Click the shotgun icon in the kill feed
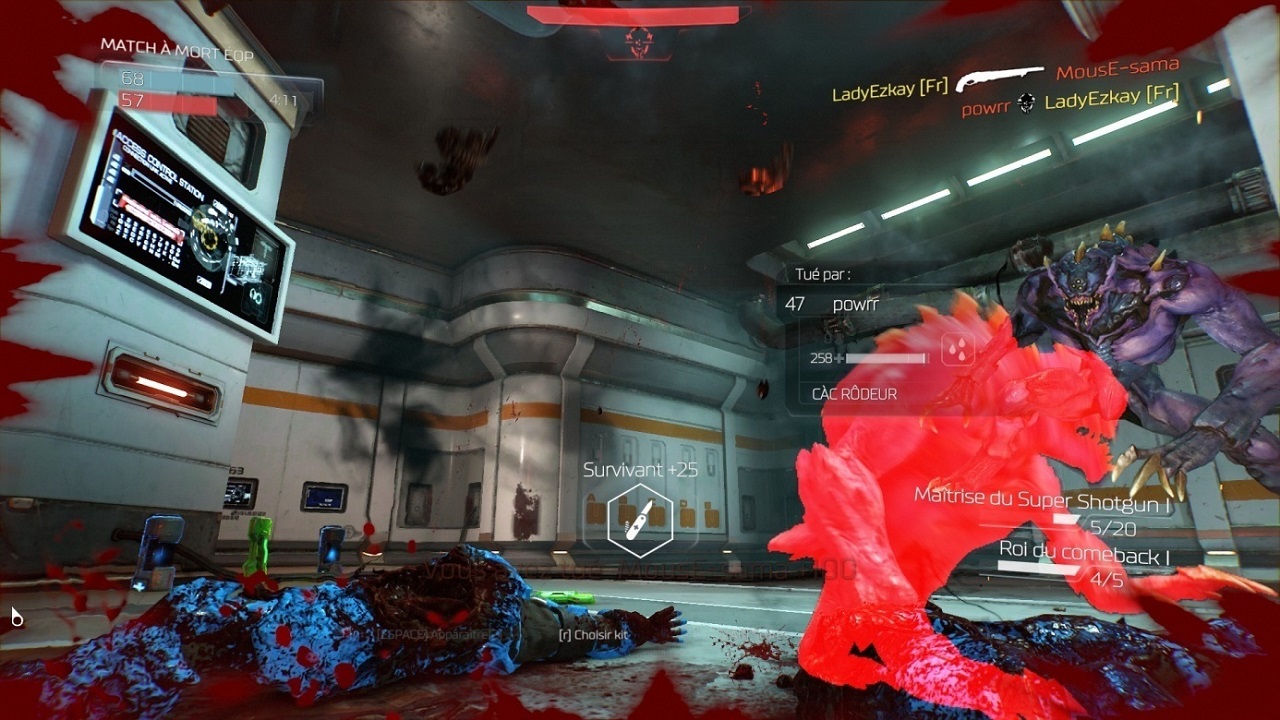This screenshot has height=720, width=1280. pos(1000,79)
